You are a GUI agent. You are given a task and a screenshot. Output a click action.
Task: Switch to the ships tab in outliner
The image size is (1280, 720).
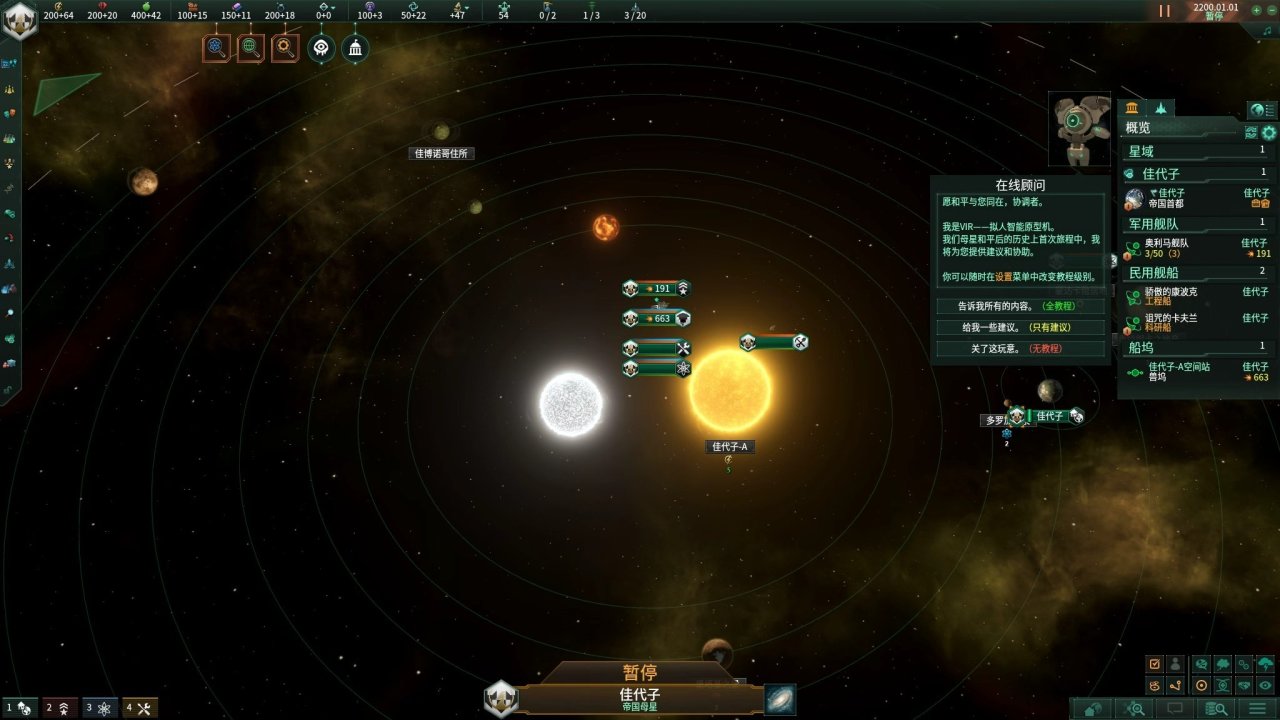click(1161, 108)
